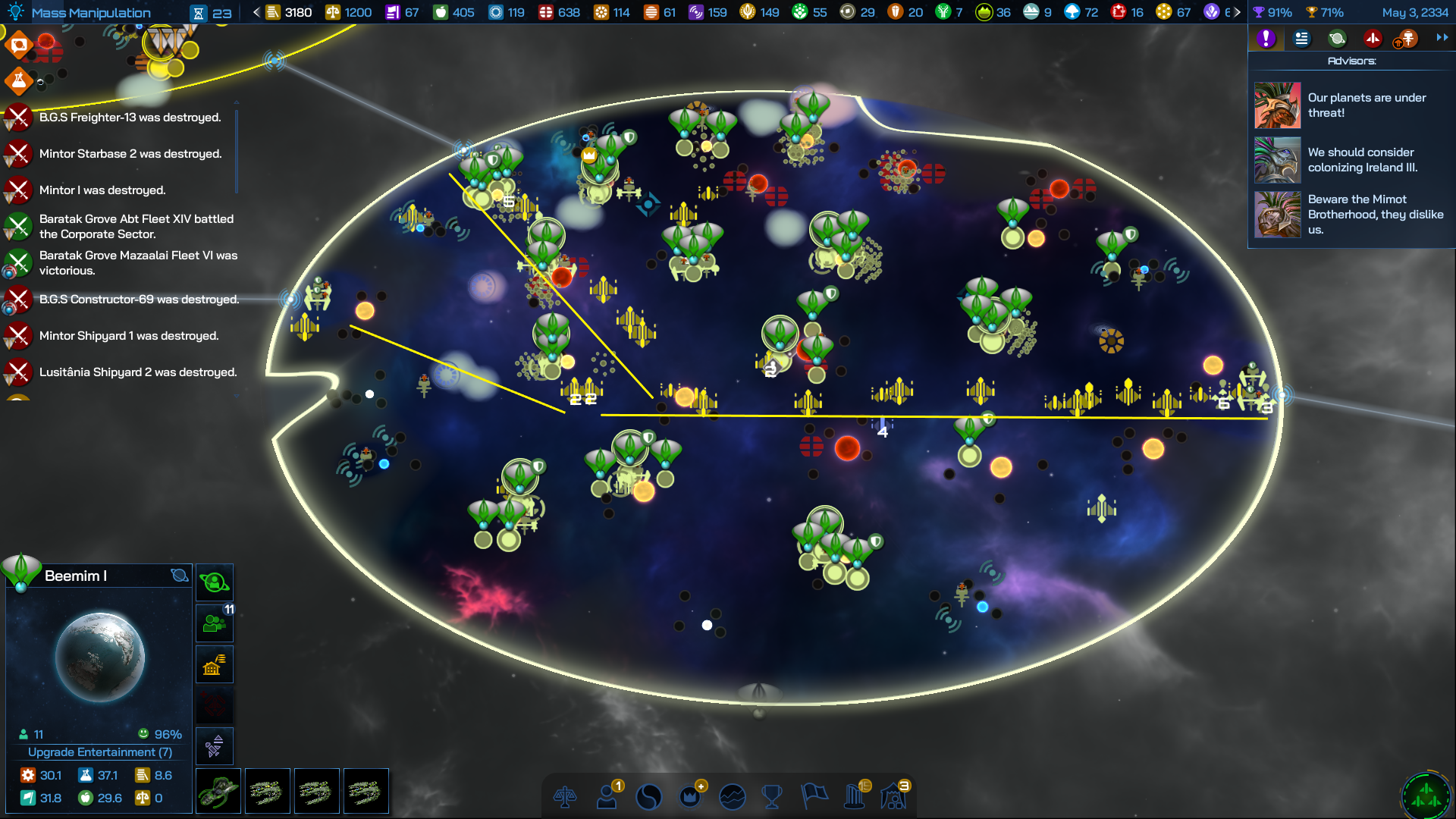1456x819 pixels.
Task: Open the line graph statistics screen
Action: click(x=732, y=797)
